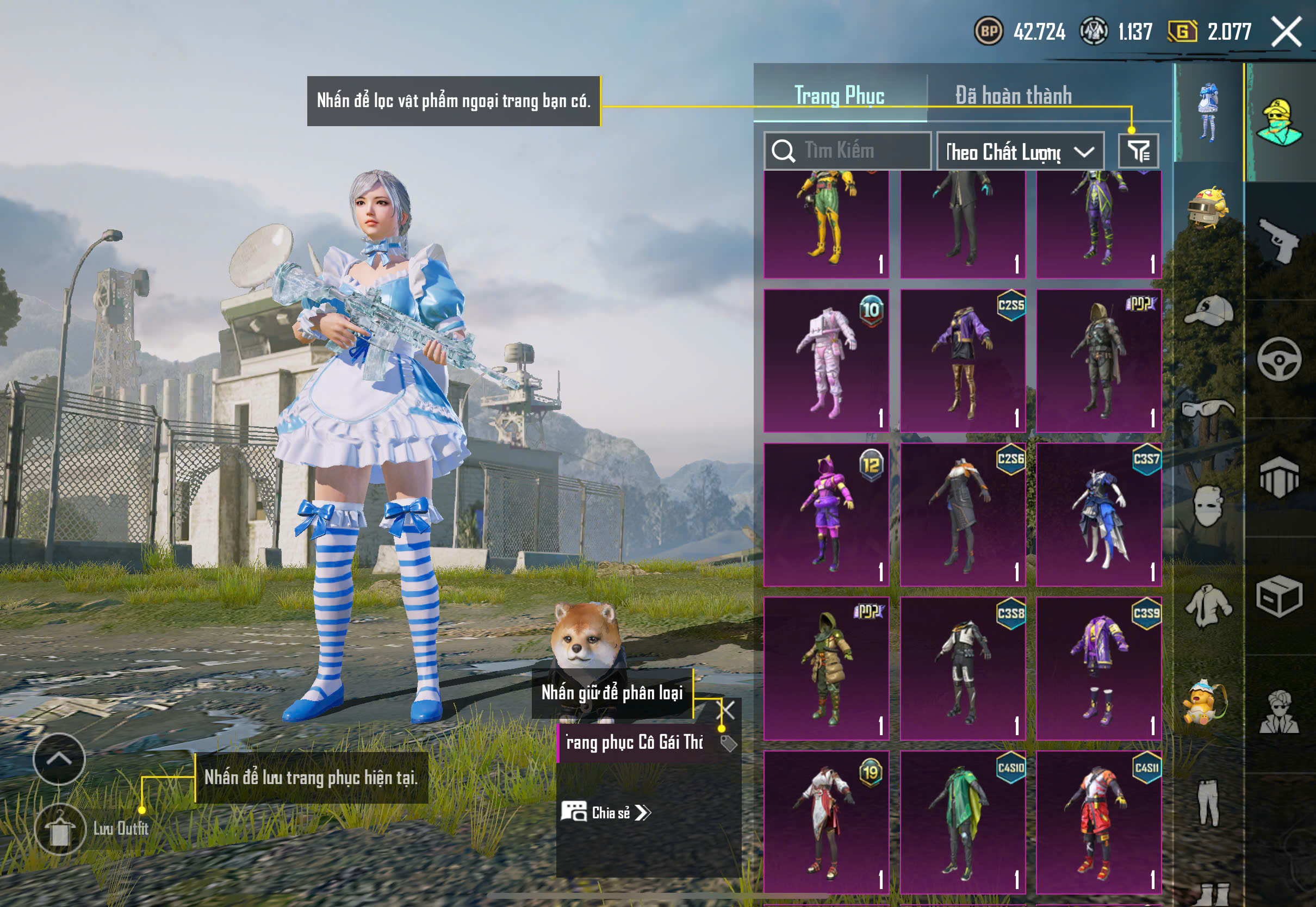1316x907 pixels.
Task: Show the sunglasses eyewear category
Action: [x=1208, y=409]
